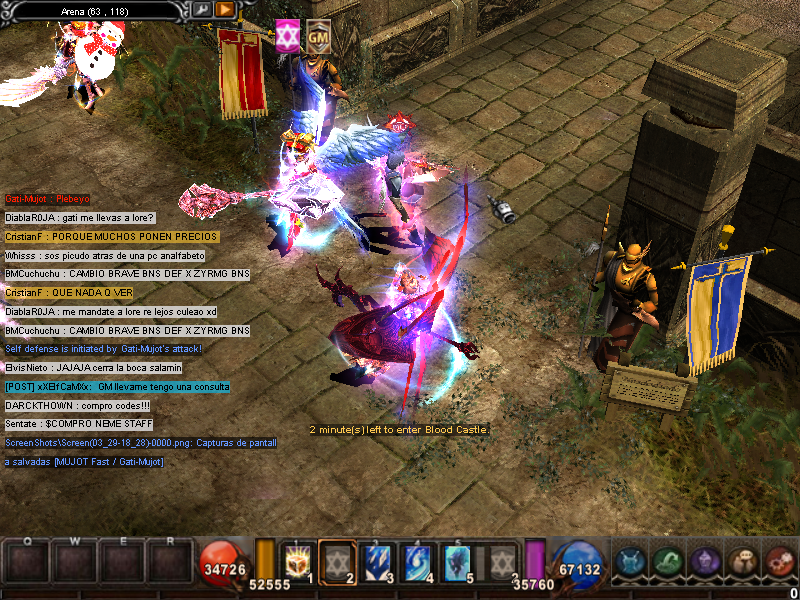
Task: Use the blue slash skill in slot 3
Action: click(378, 561)
